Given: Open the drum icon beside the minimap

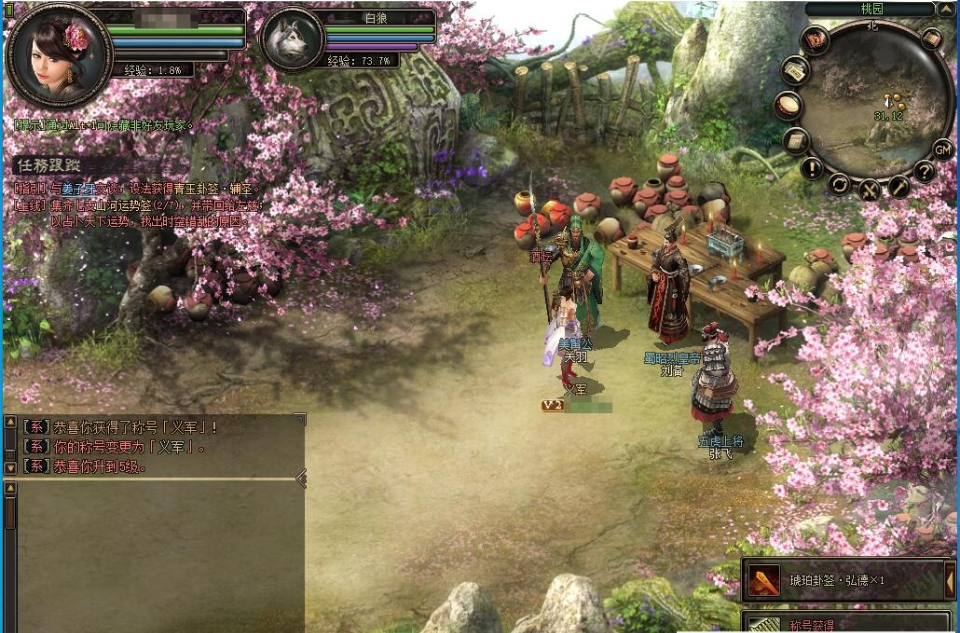Looking at the screenshot, I should point(790,105).
